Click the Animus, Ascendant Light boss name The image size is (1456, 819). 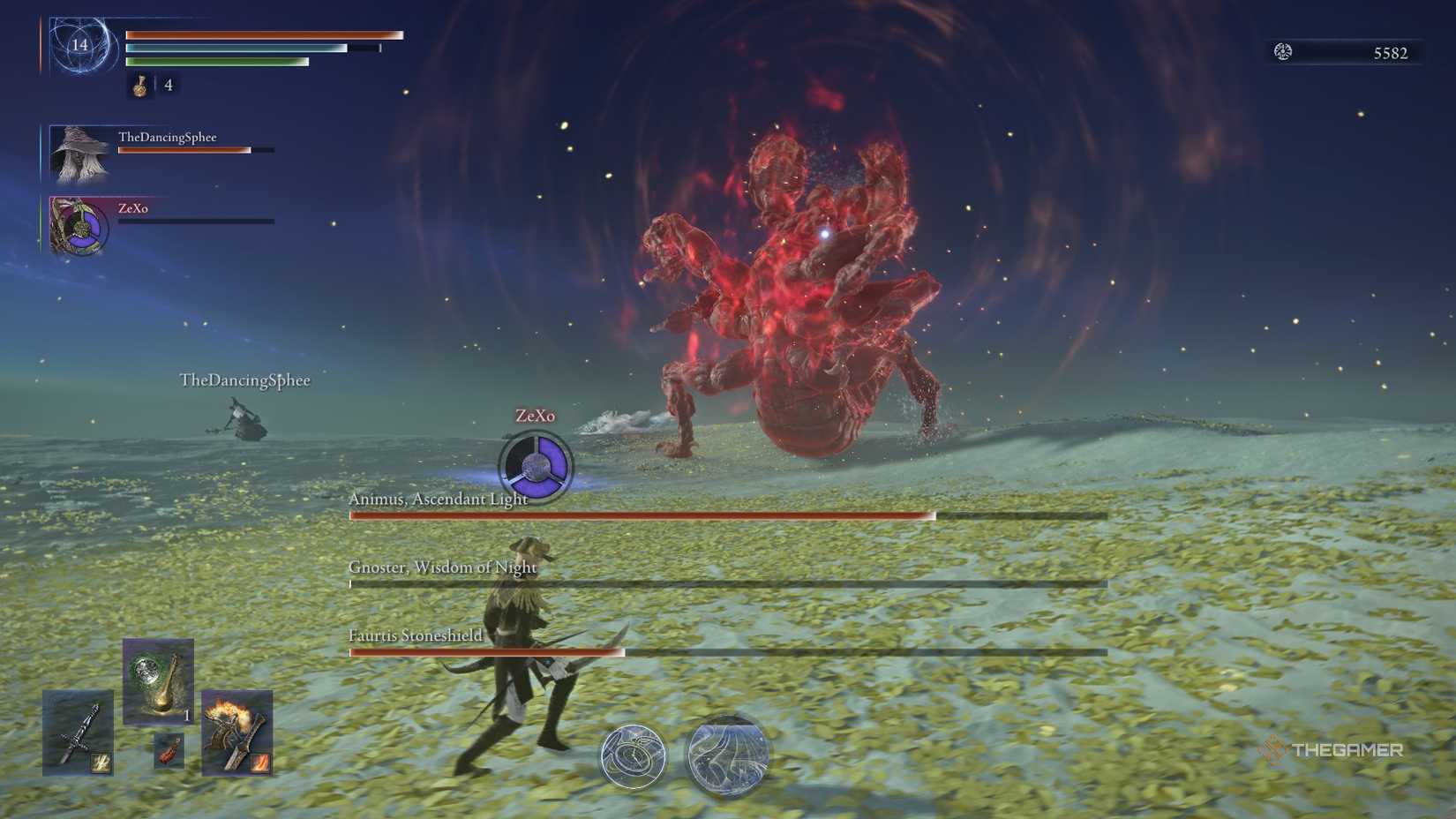[x=438, y=498]
